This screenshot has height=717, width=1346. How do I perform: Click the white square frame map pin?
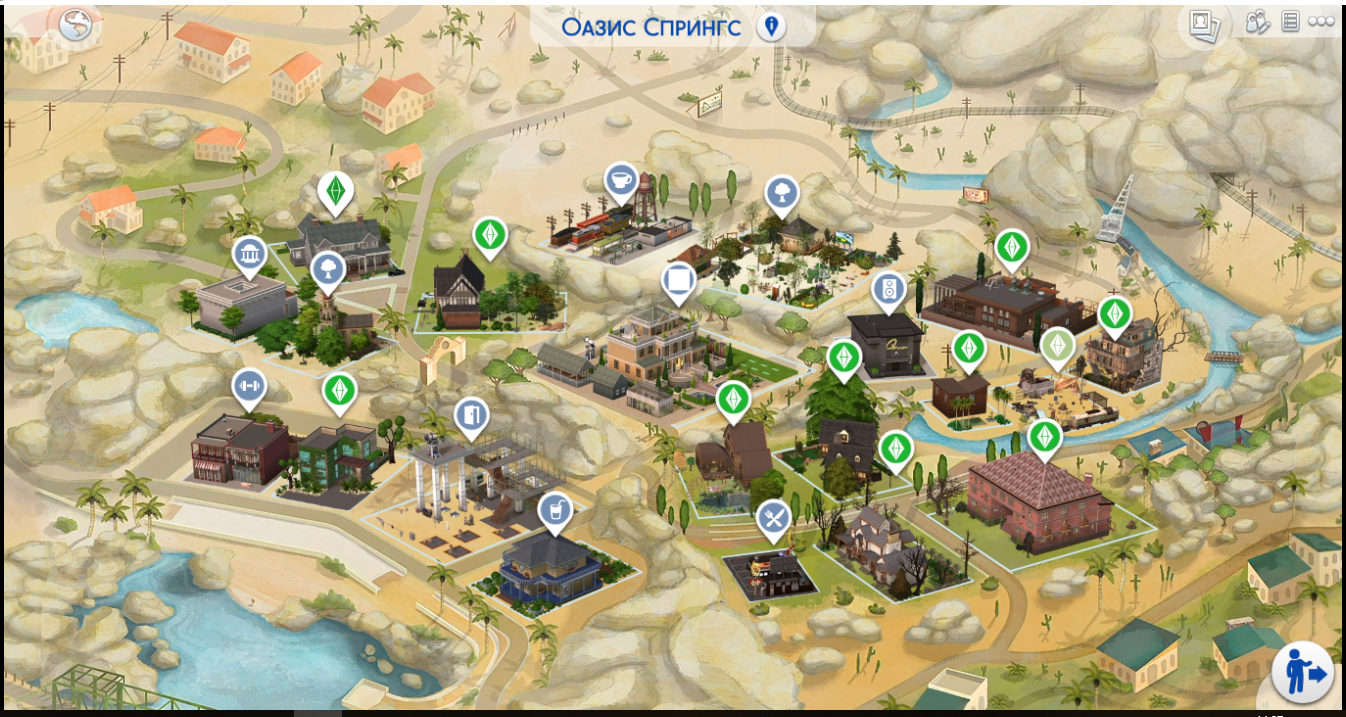(x=678, y=280)
